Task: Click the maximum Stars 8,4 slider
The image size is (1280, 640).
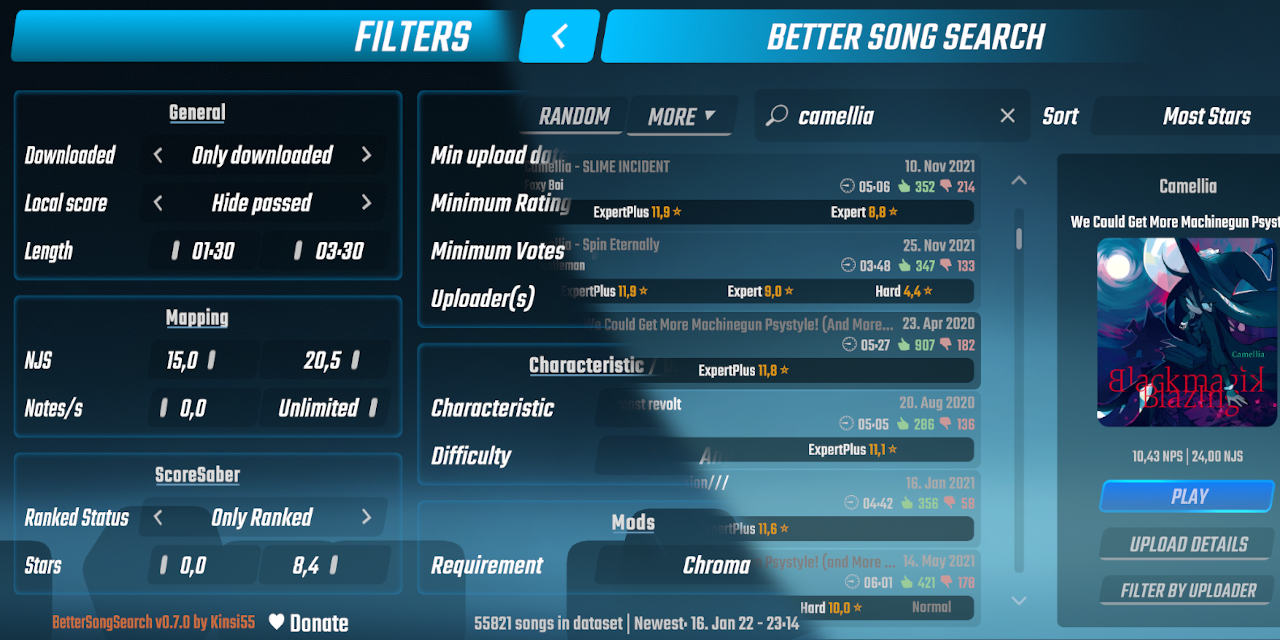Action: coord(322,566)
